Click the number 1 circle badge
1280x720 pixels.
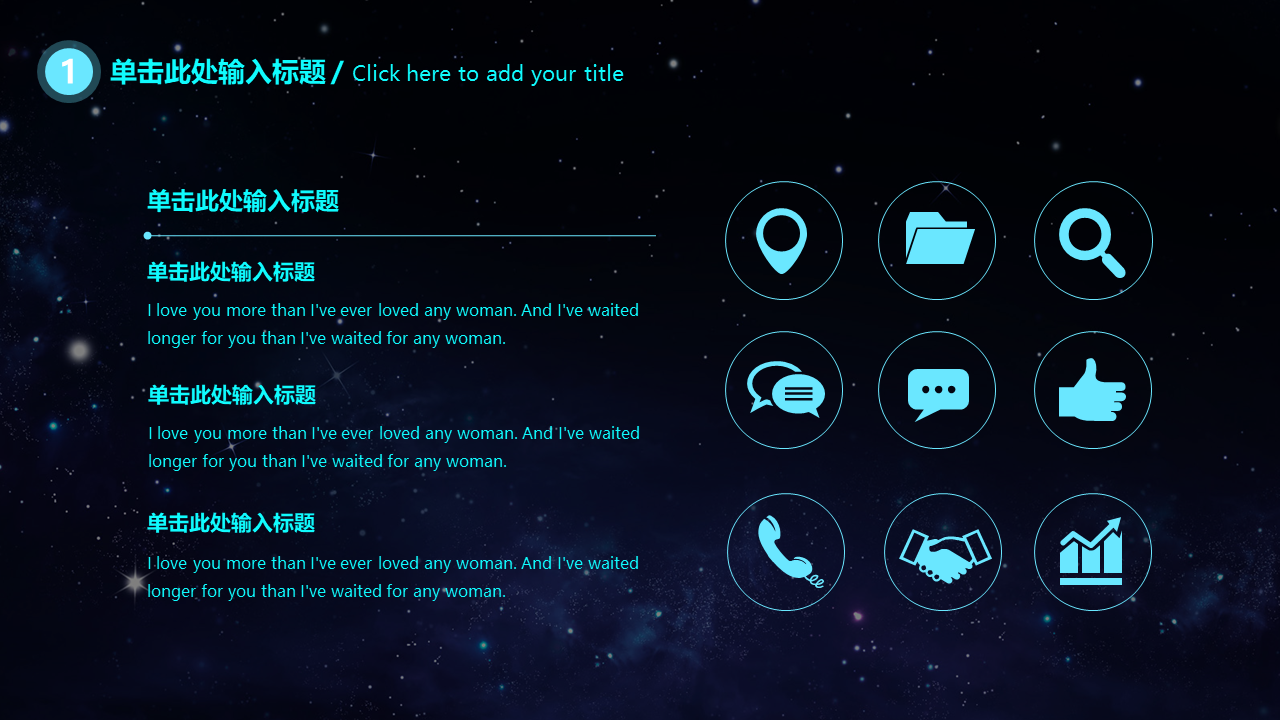pyautogui.click(x=68, y=71)
